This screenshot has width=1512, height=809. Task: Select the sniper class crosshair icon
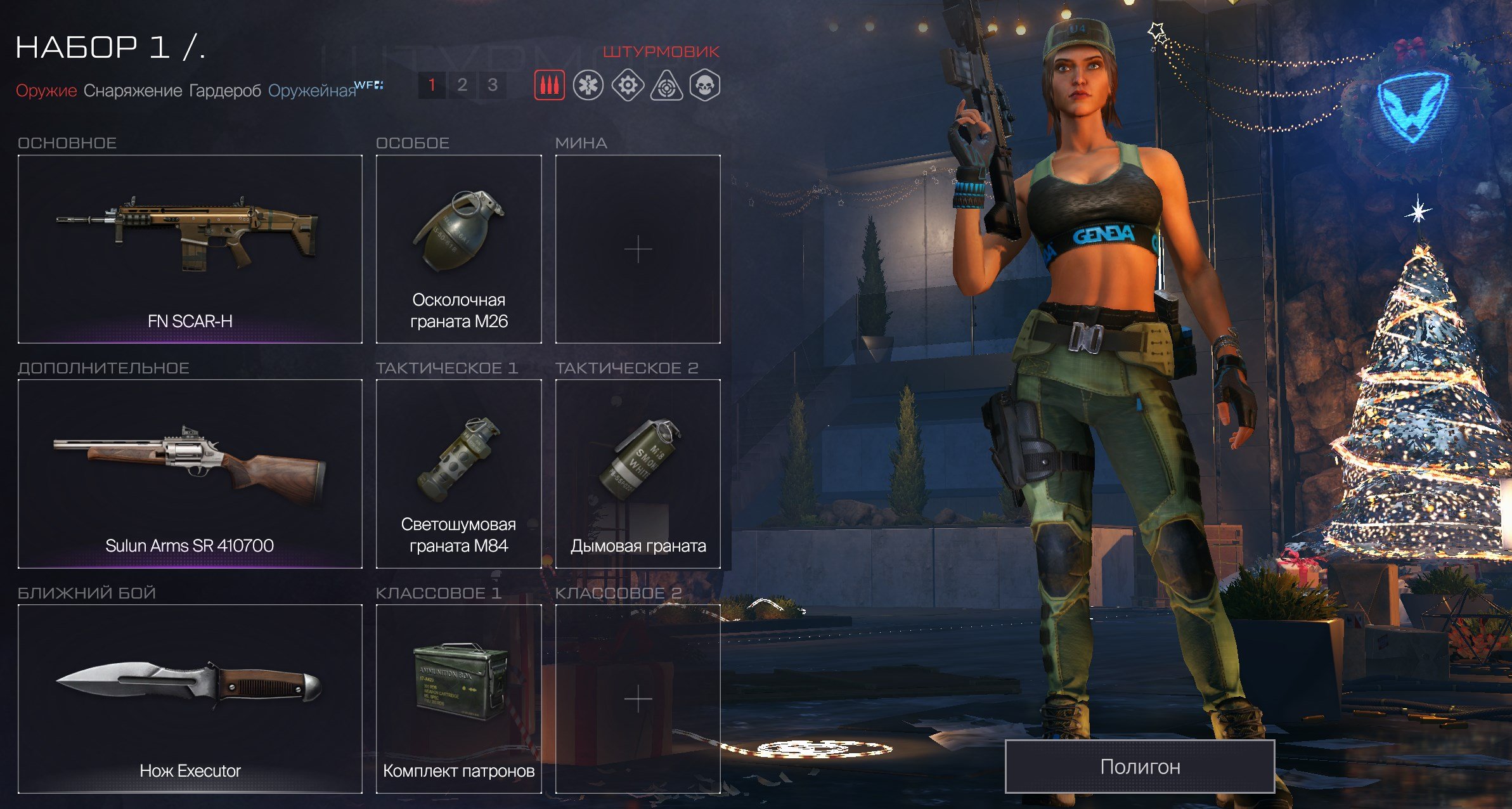pyautogui.click(x=666, y=85)
